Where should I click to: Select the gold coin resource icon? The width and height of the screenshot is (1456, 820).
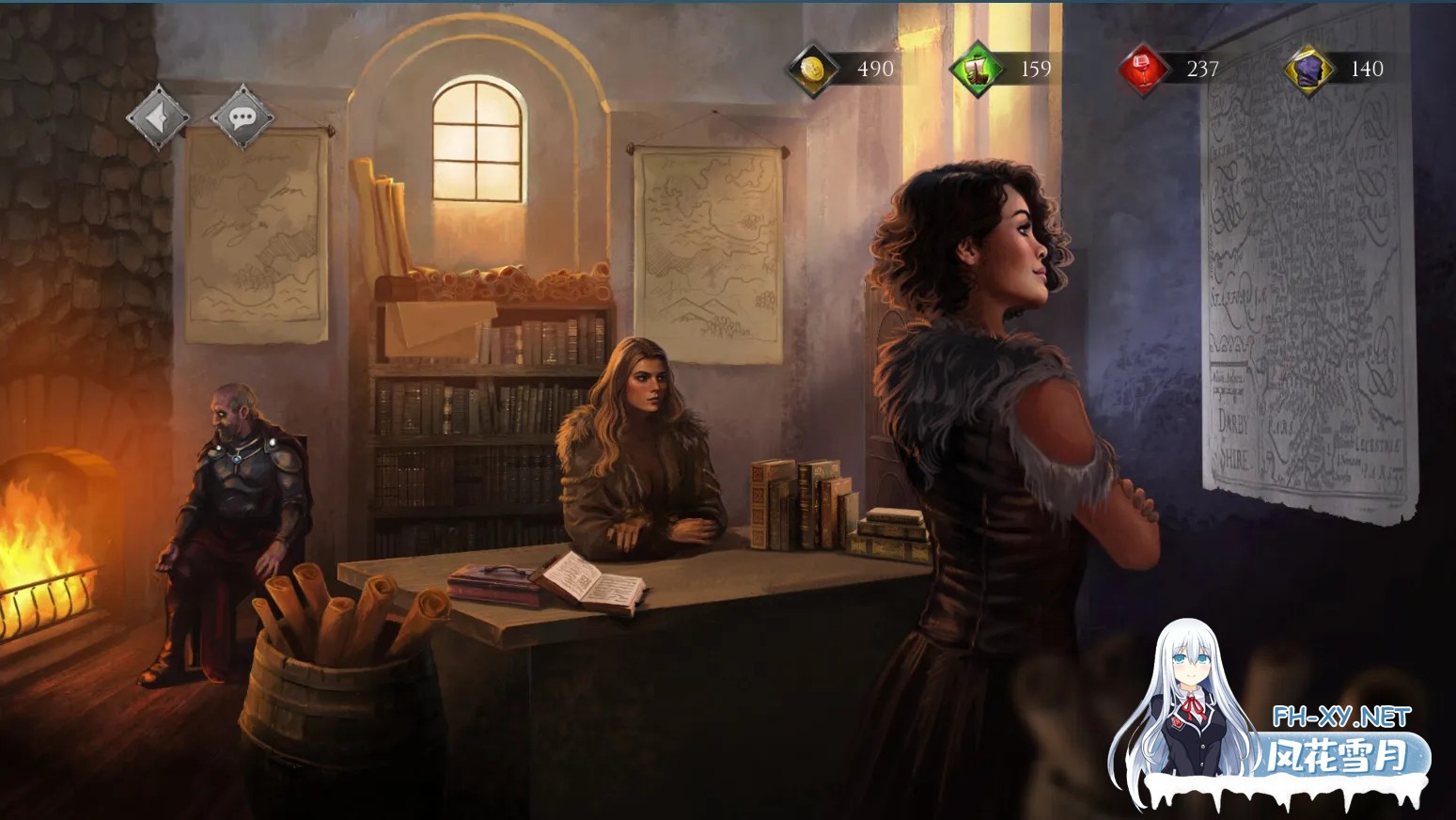pos(812,69)
